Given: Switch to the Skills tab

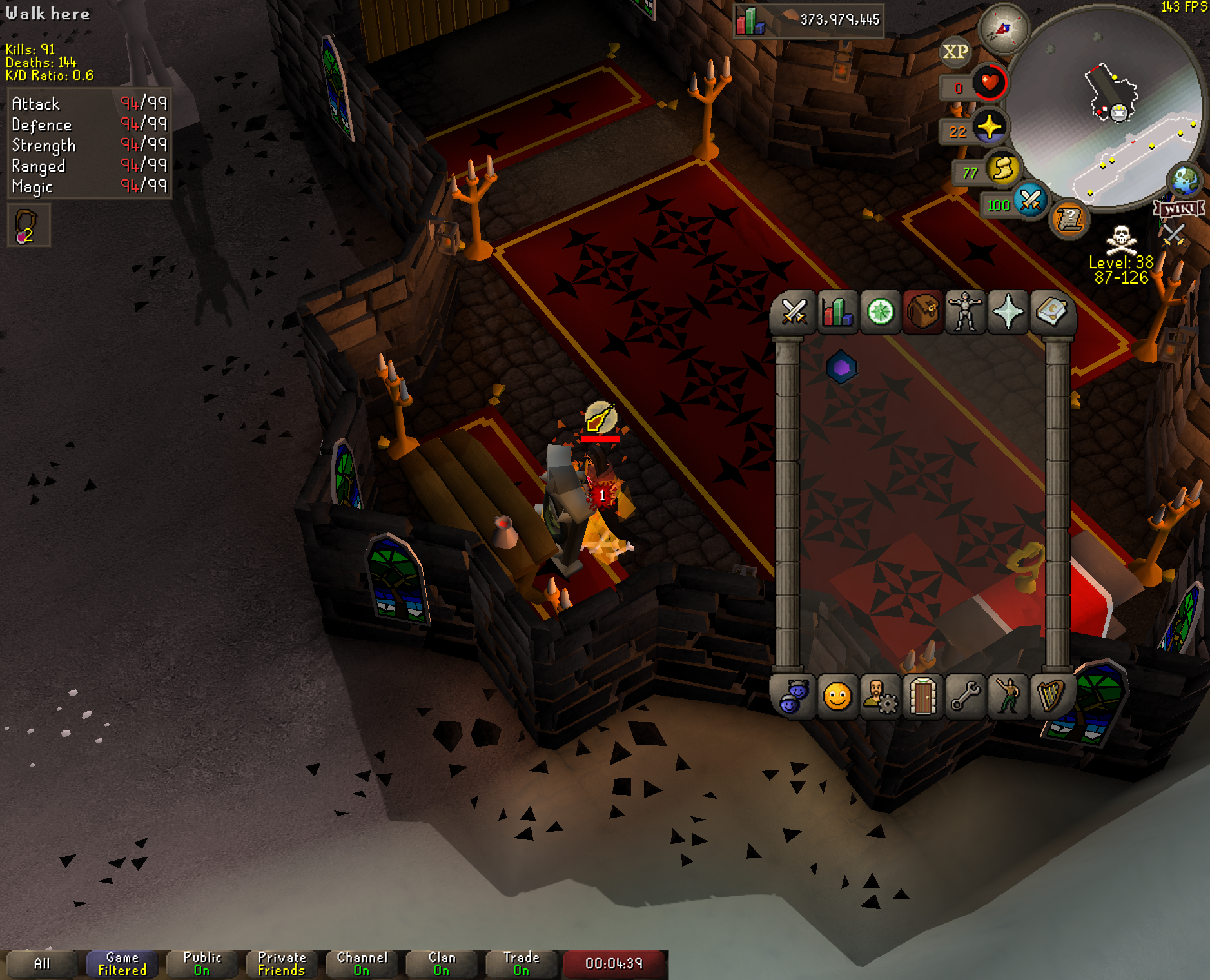Looking at the screenshot, I should point(837,313).
